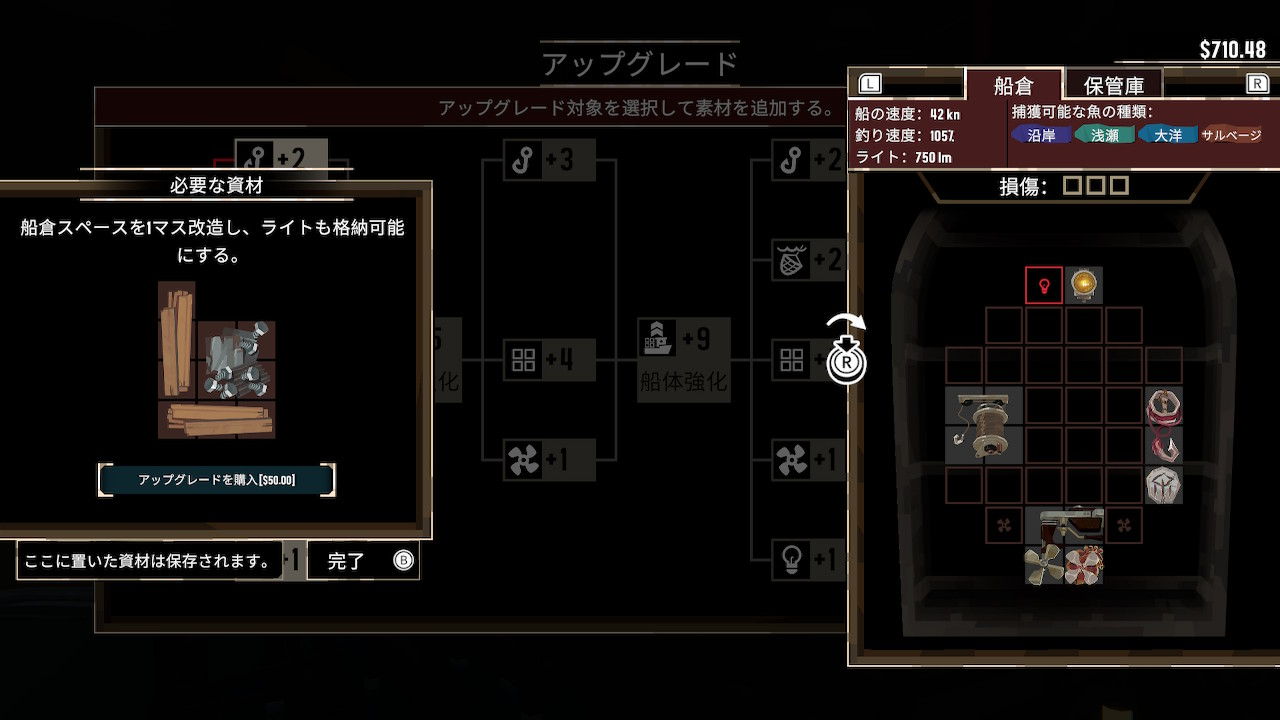The image size is (1280, 720).
Task: Buy the upgrade for $50.00
Action: pos(216,480)
